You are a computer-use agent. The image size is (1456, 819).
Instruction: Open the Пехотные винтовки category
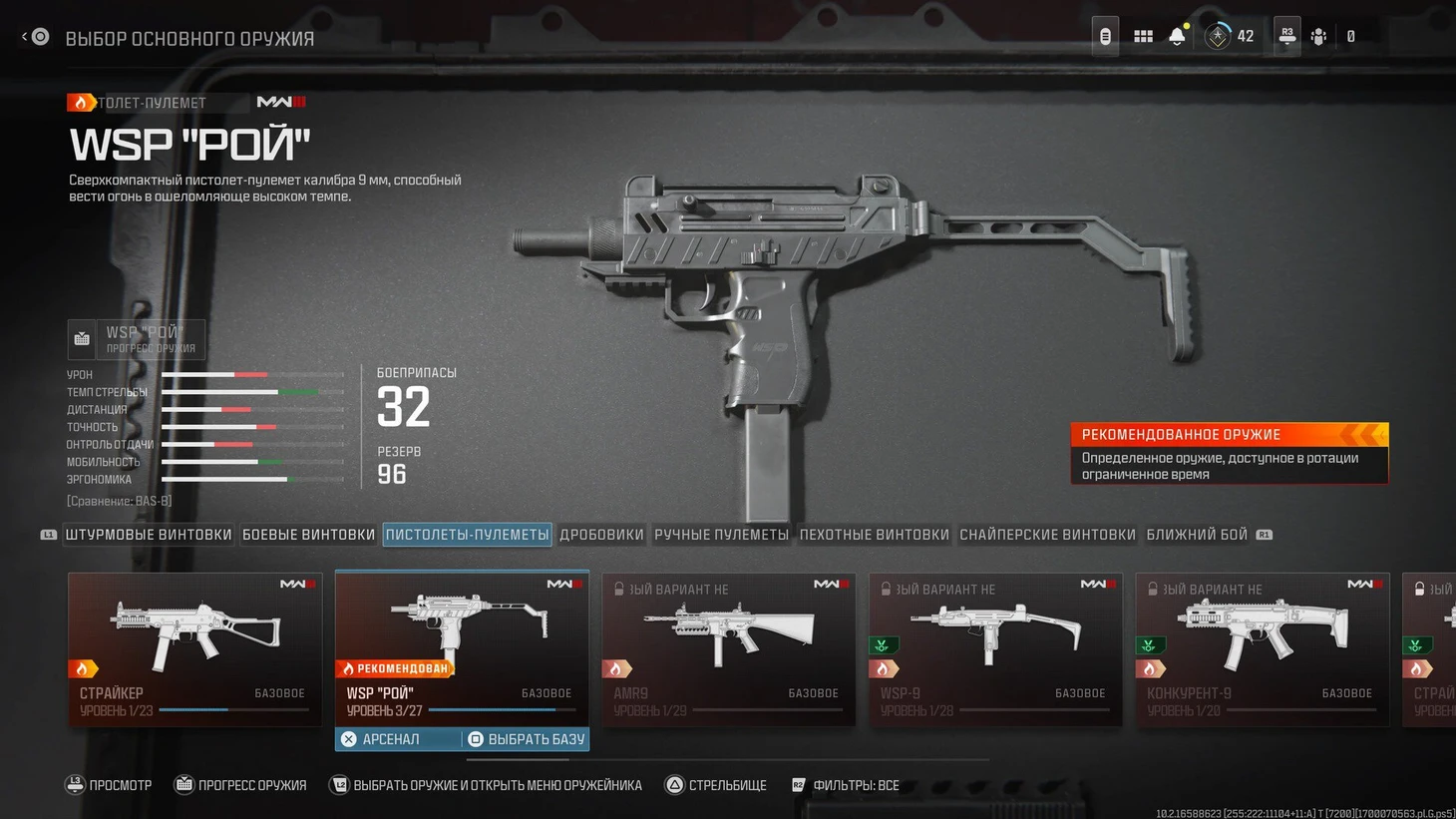coord(874,535)
